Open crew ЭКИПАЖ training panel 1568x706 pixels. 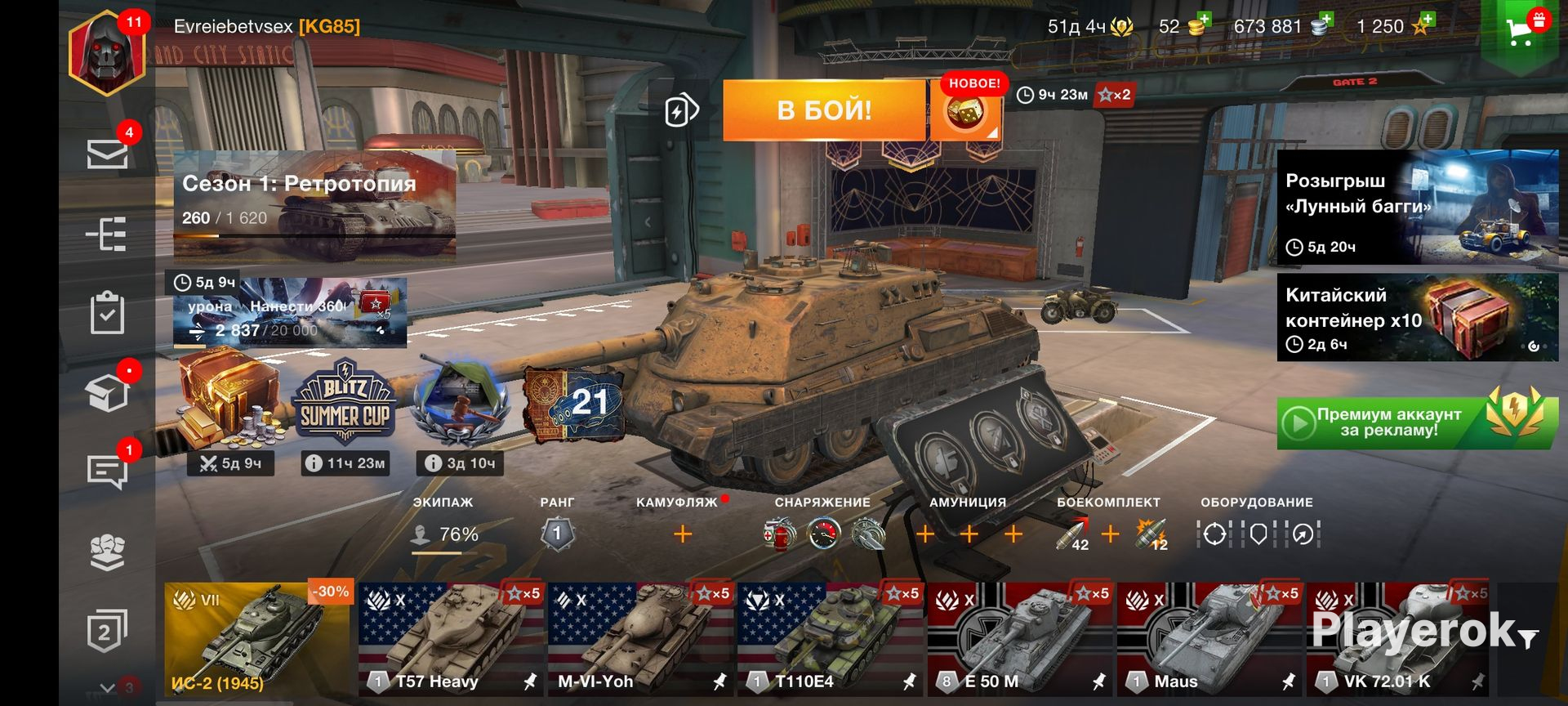click(x=445, y=534)
